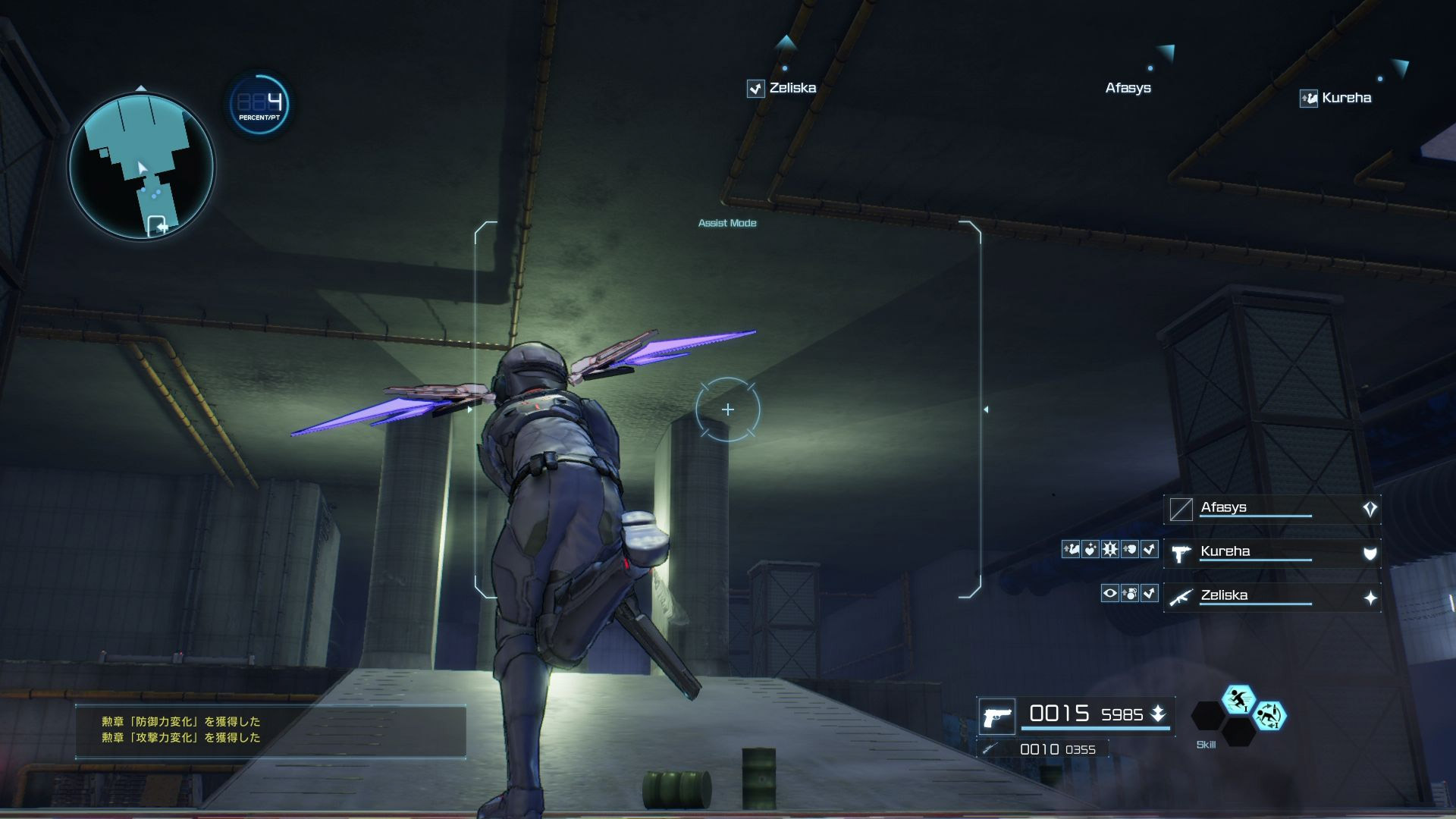Click the shield role icon beside Kureha
Viewport: 1456px width, 819px height.
[x=1370, y=554]
